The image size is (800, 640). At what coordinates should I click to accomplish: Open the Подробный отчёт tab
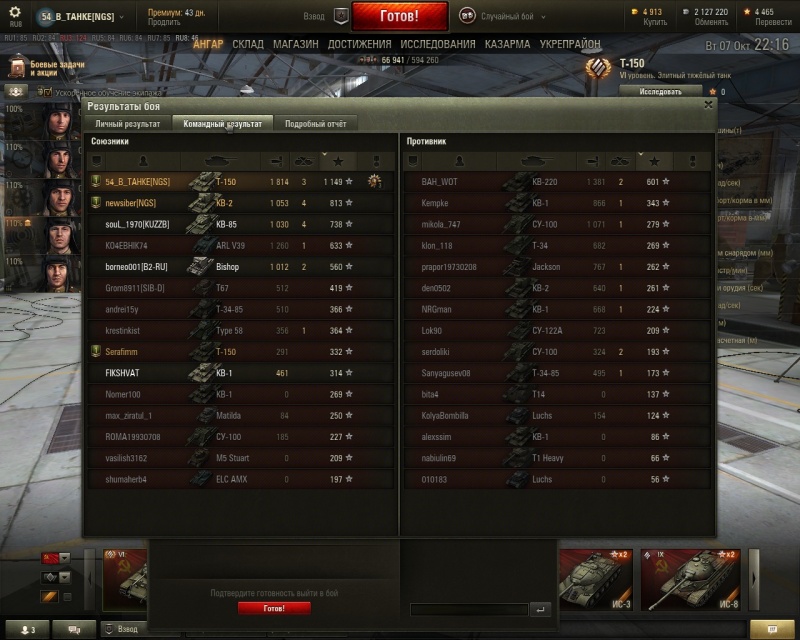point(315,124)
